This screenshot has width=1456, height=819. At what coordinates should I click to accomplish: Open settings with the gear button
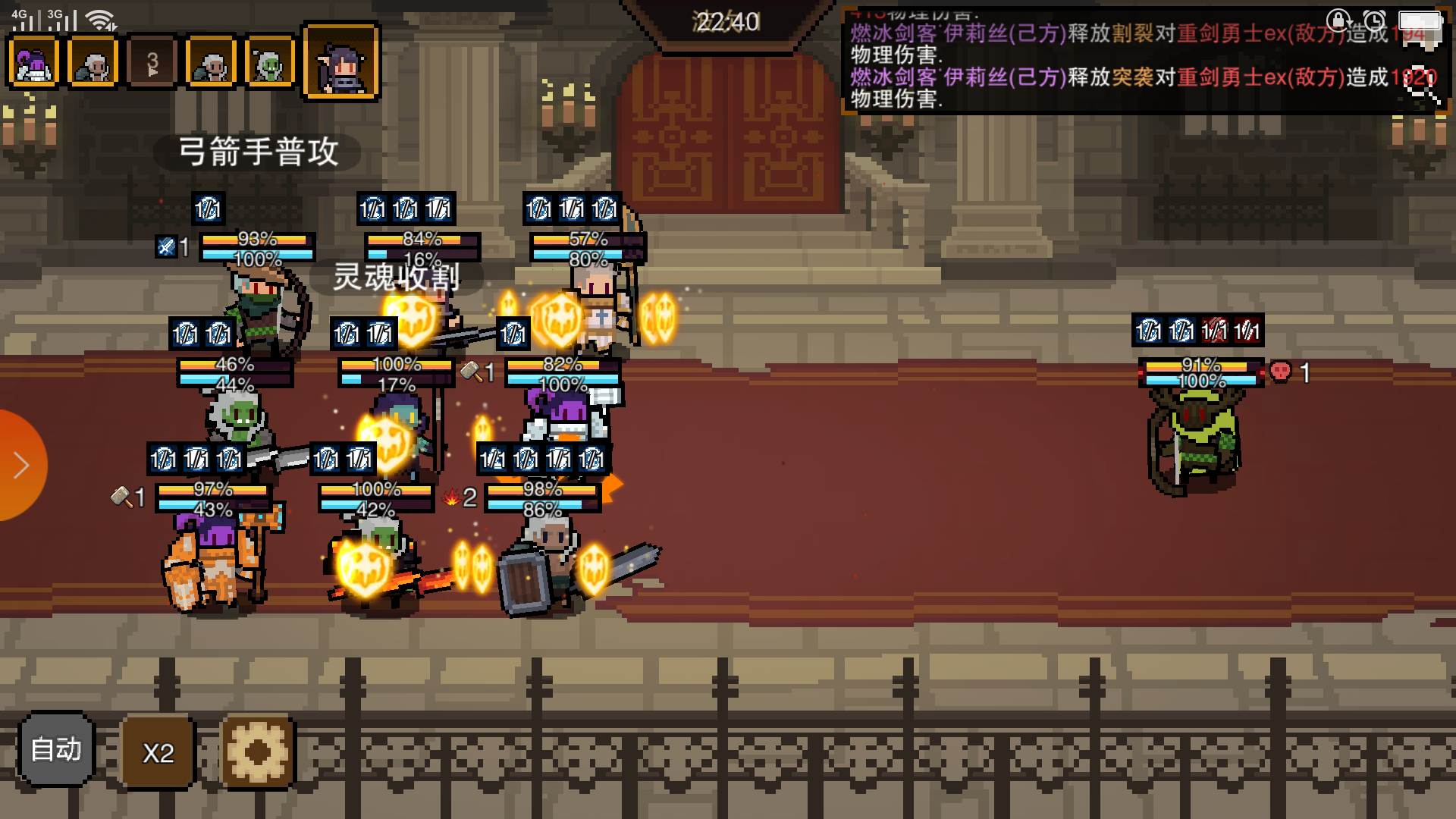point(257,752)
